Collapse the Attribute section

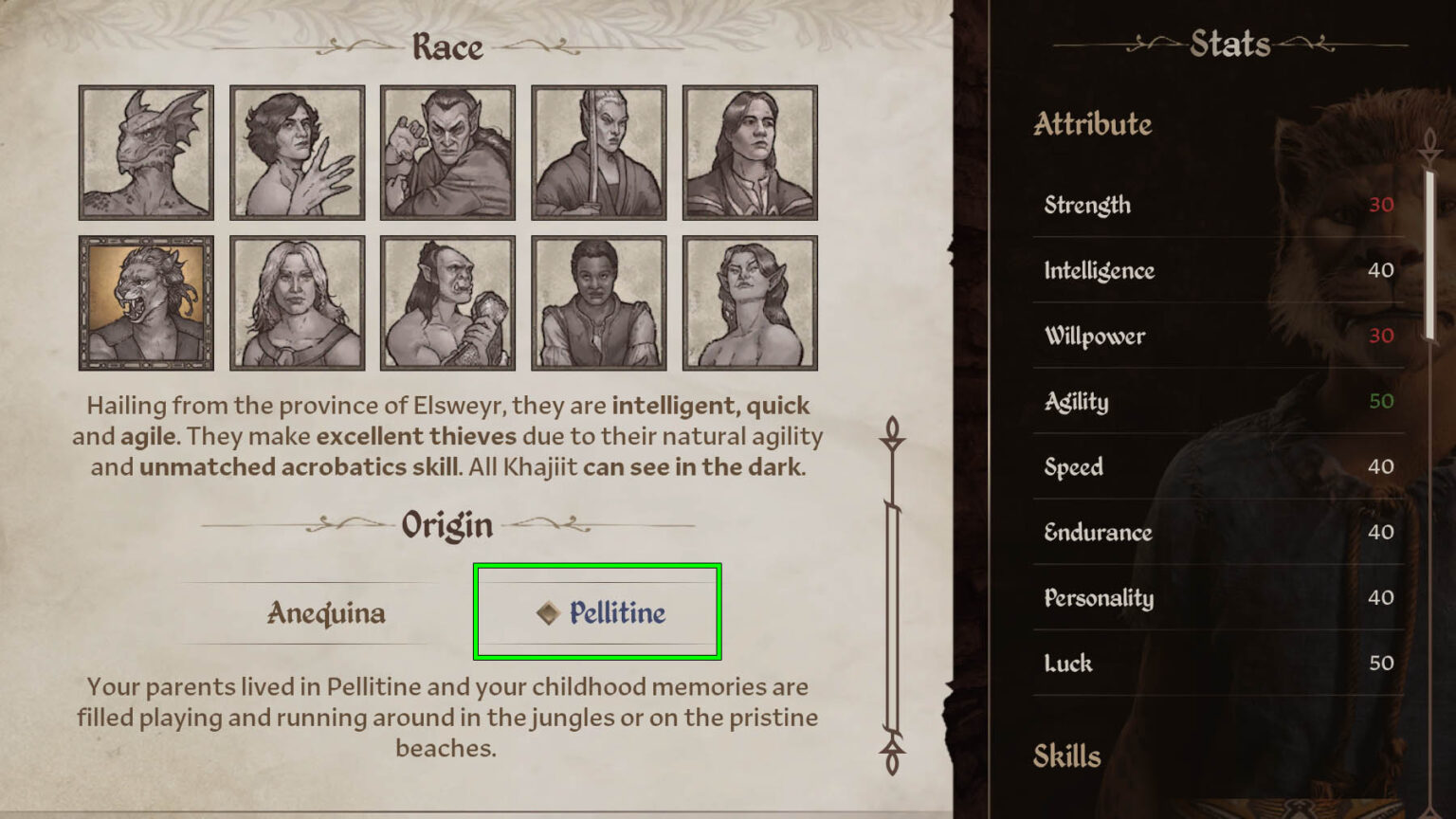[1092, 124]
